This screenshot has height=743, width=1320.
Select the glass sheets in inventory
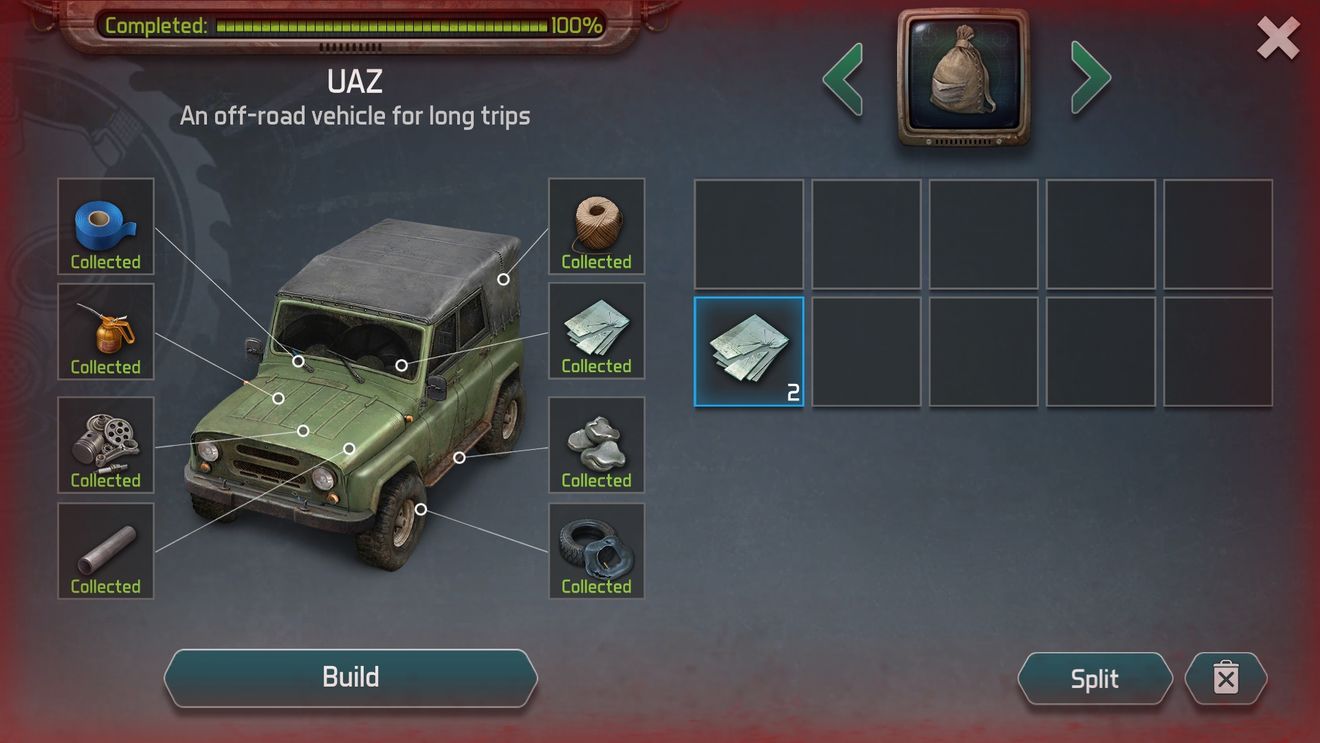749,352
